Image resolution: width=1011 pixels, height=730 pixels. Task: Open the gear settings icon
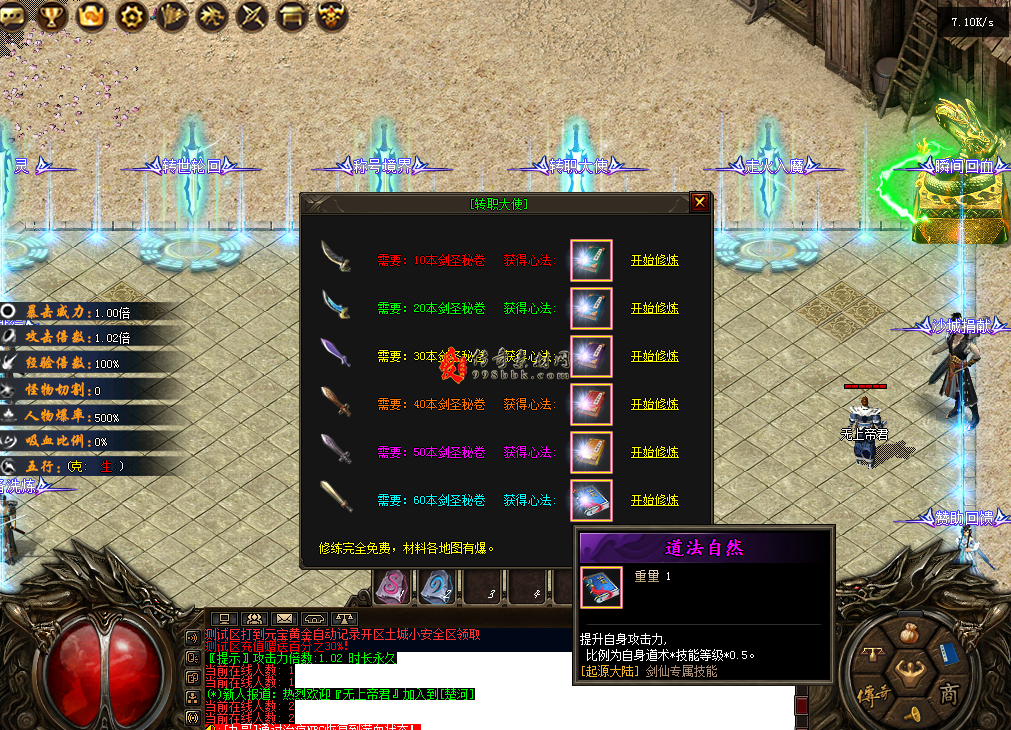pyautogui.click(x=131, y=15)
